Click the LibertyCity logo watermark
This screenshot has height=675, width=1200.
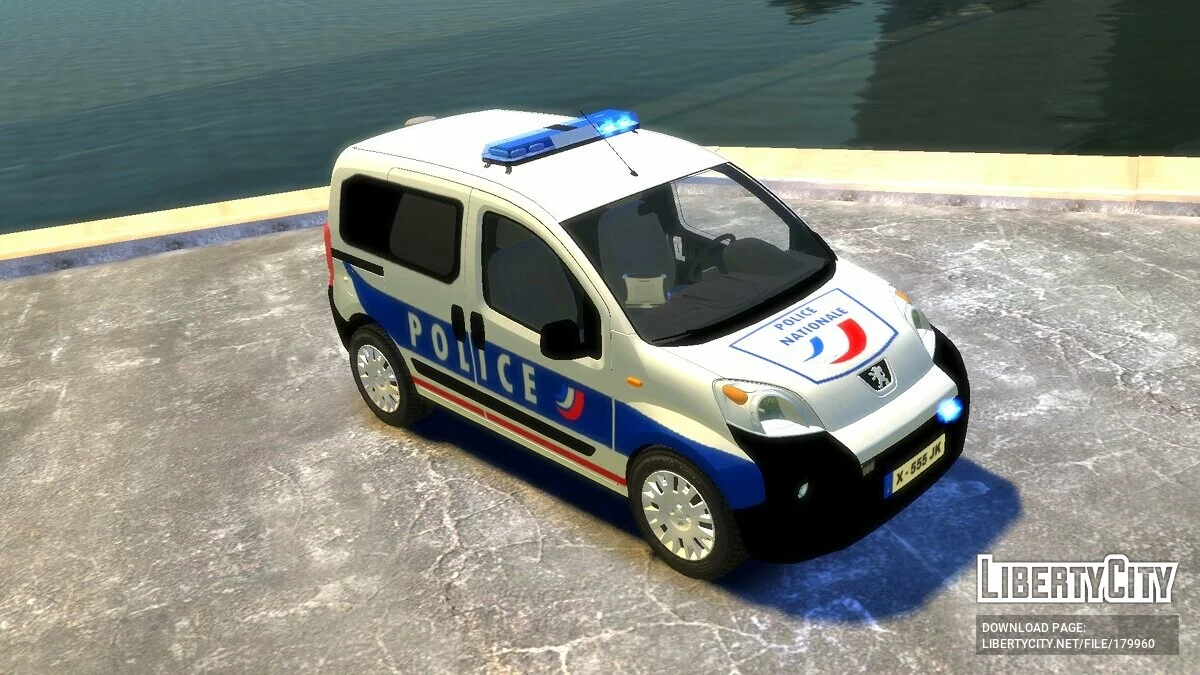pos(1077,580)
